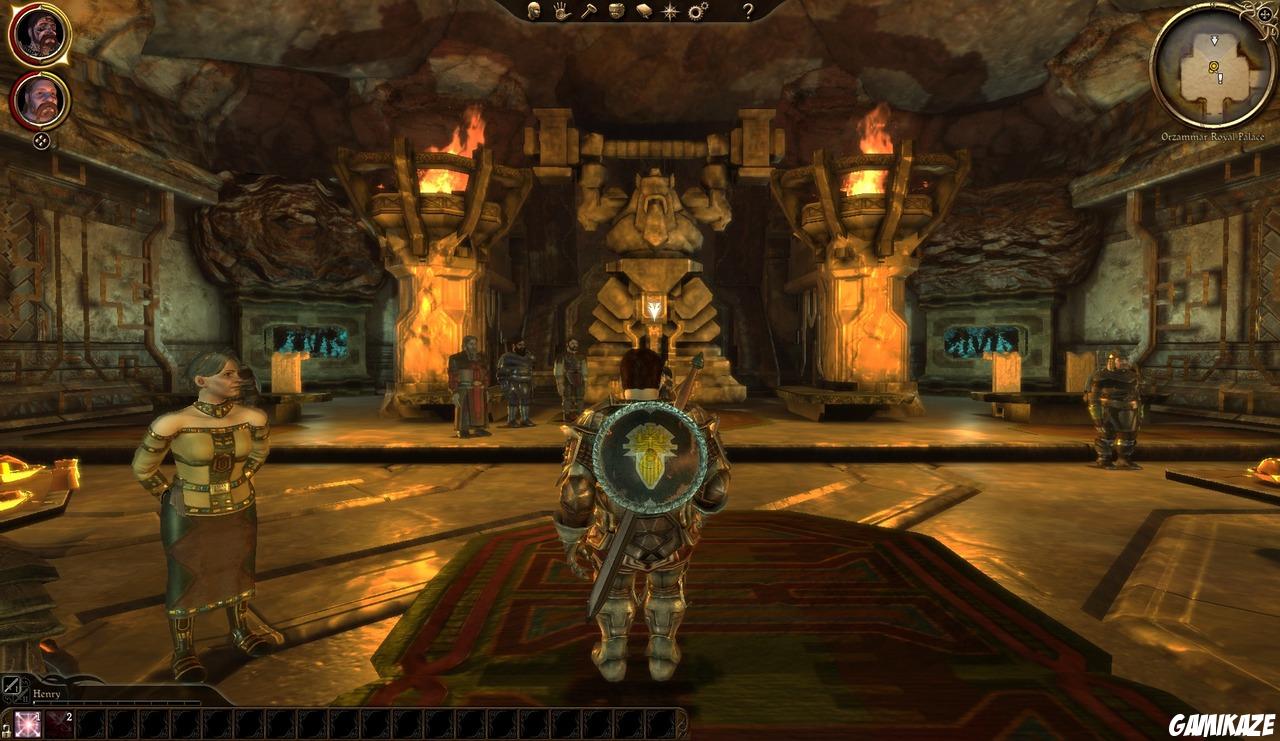Open the Character Record head icon
Viewport: 1280px width, 741px height.
tap(532, 10)
